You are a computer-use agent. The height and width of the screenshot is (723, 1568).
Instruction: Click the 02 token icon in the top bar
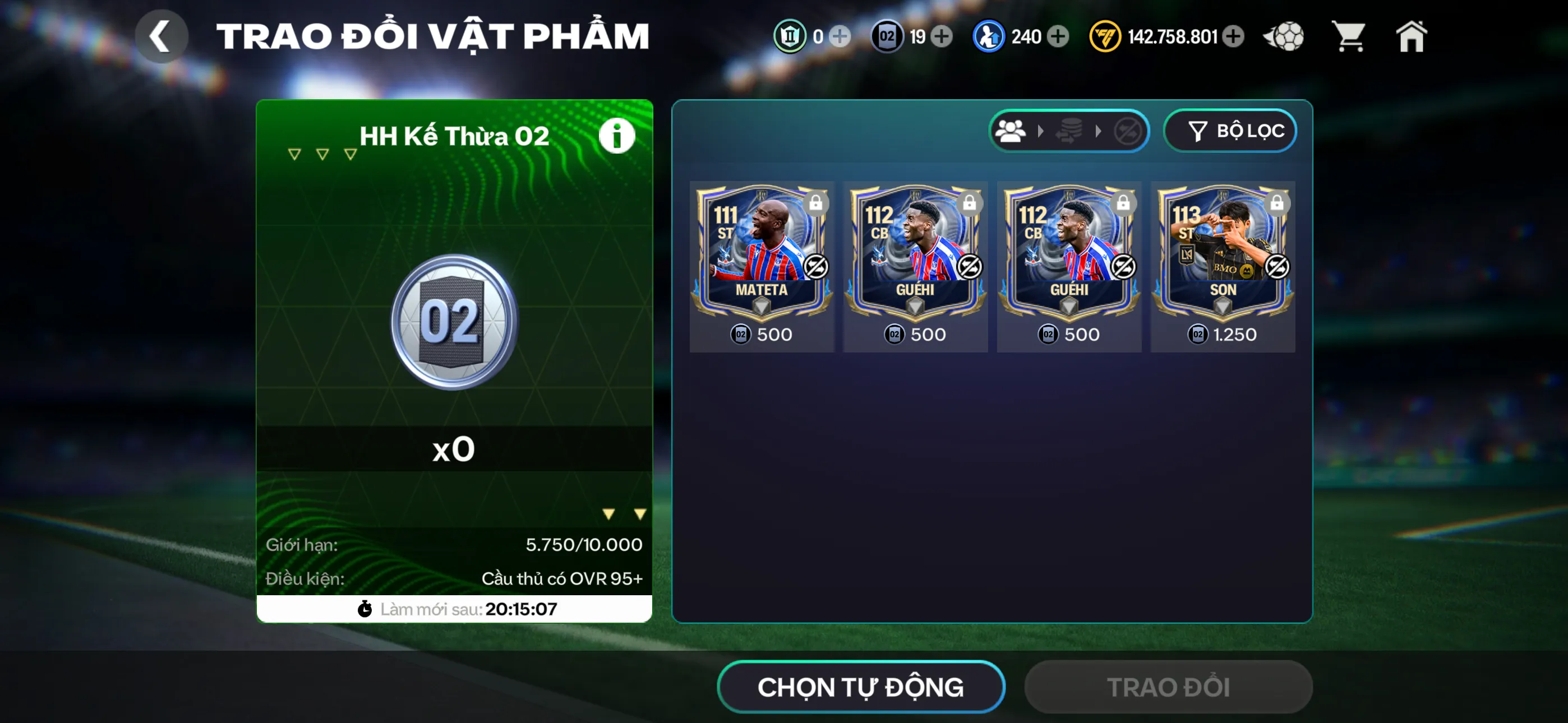coord(888,36)
